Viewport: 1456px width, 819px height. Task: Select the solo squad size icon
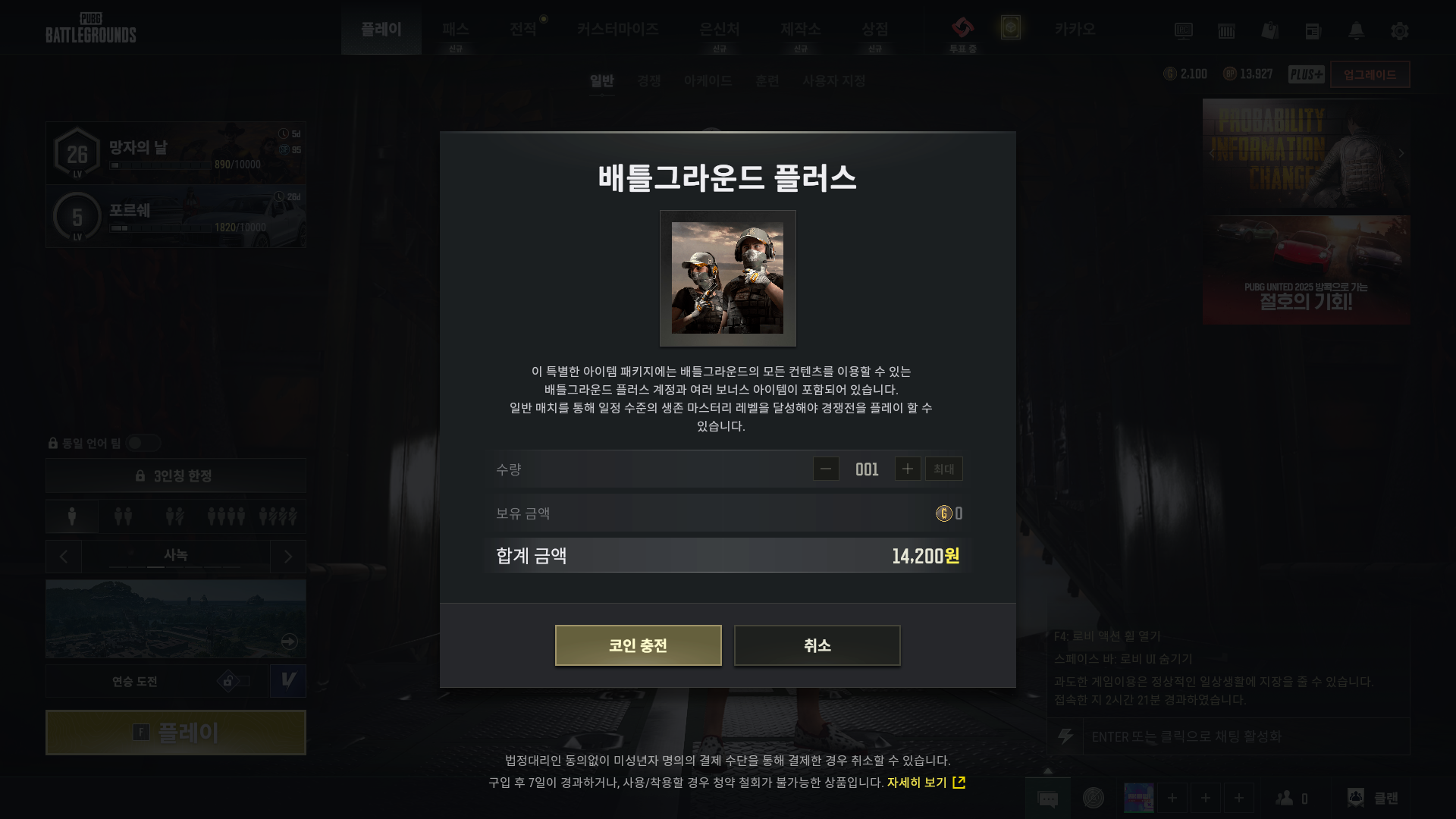pos(71,516)
